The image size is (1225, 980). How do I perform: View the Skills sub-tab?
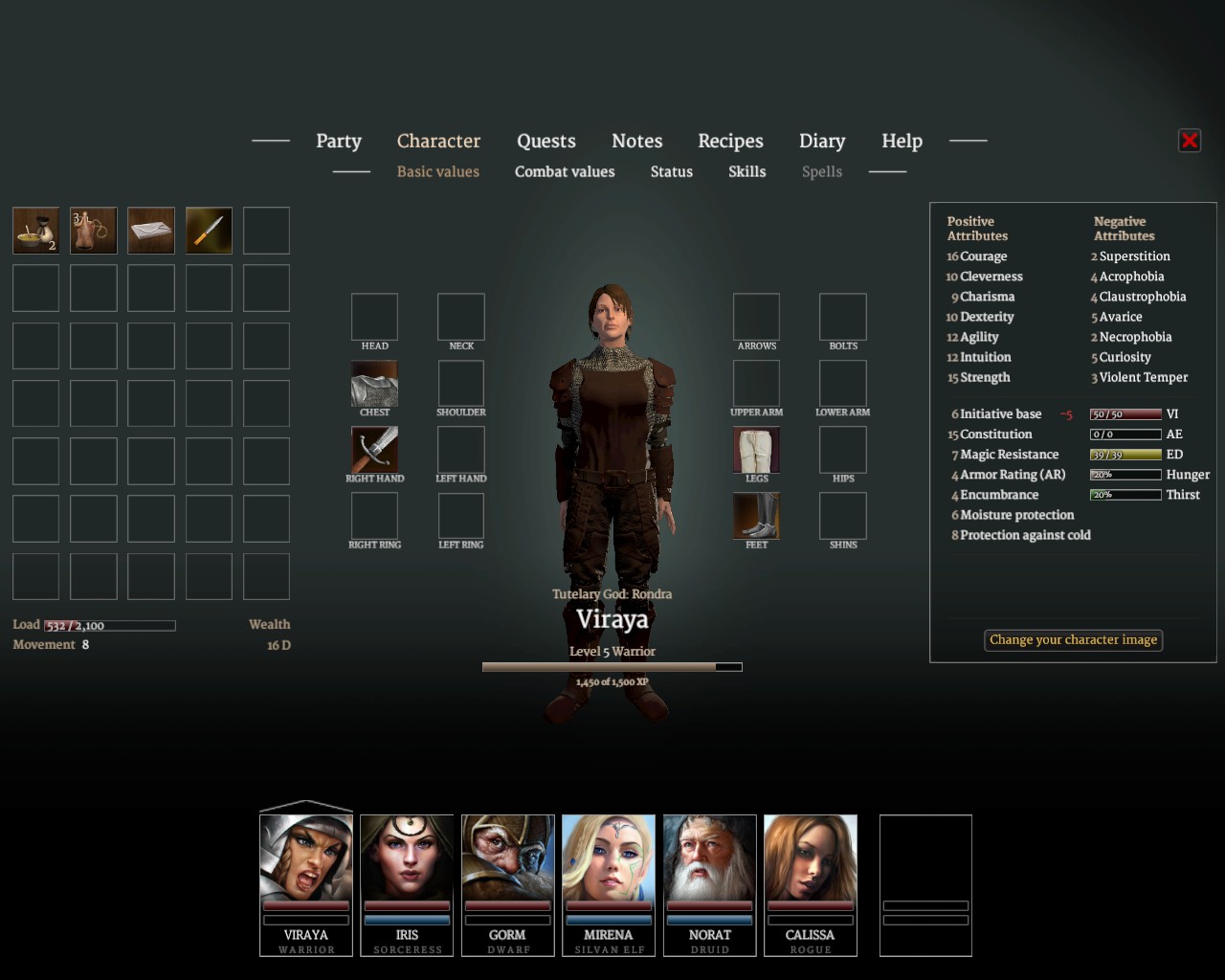click(746, 171)
